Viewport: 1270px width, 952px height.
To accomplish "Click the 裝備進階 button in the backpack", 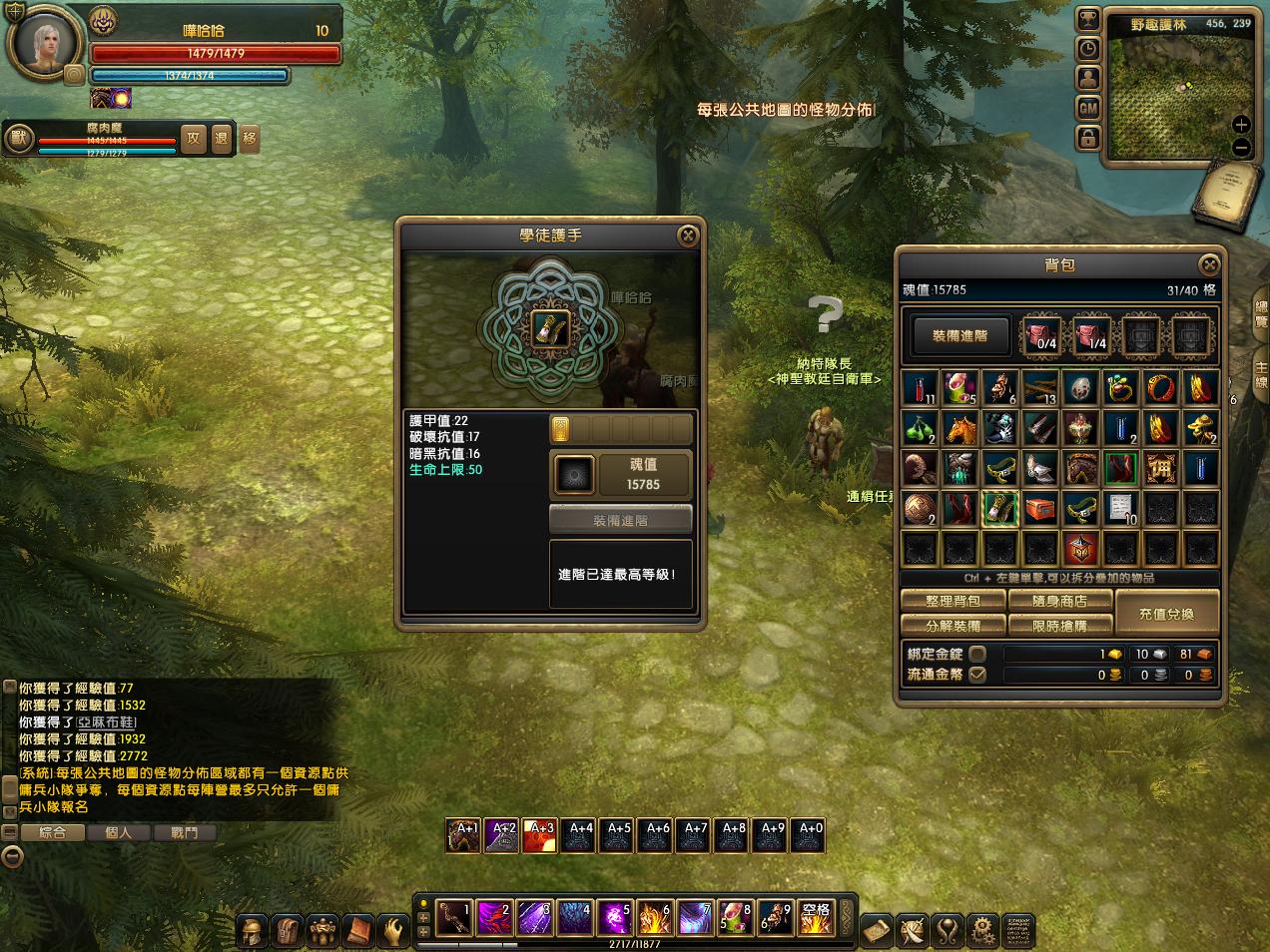I will 959,336.
